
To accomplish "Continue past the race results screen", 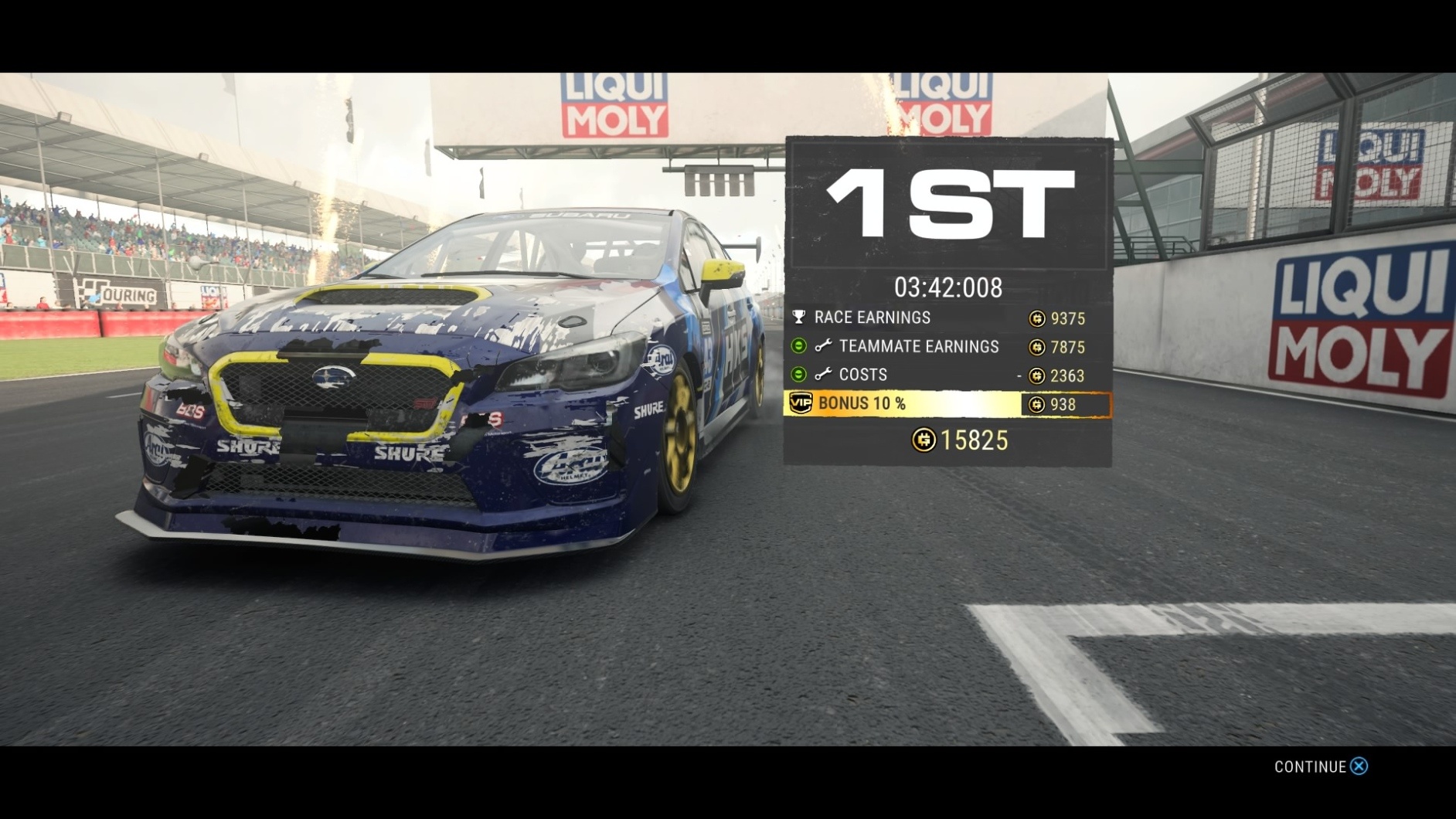I will click(x=1320, y=766).
